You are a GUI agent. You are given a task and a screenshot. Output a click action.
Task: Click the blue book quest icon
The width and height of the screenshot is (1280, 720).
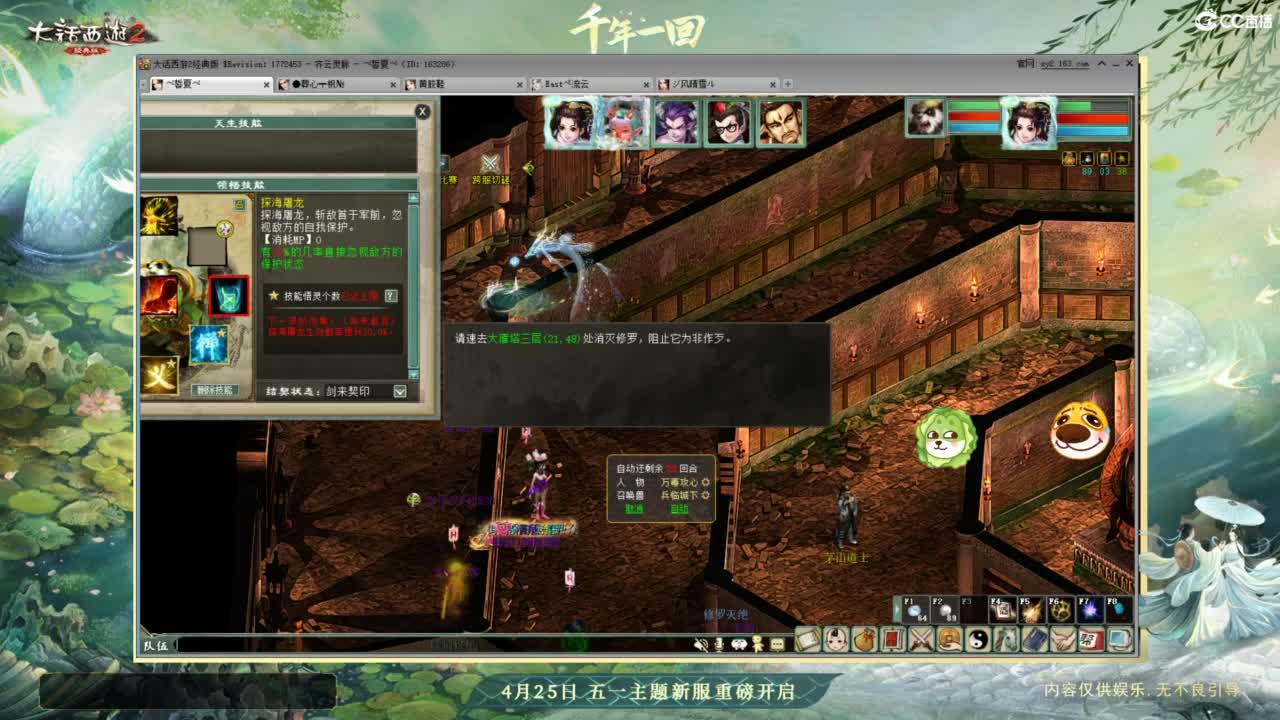click(x=1036, y=639)
